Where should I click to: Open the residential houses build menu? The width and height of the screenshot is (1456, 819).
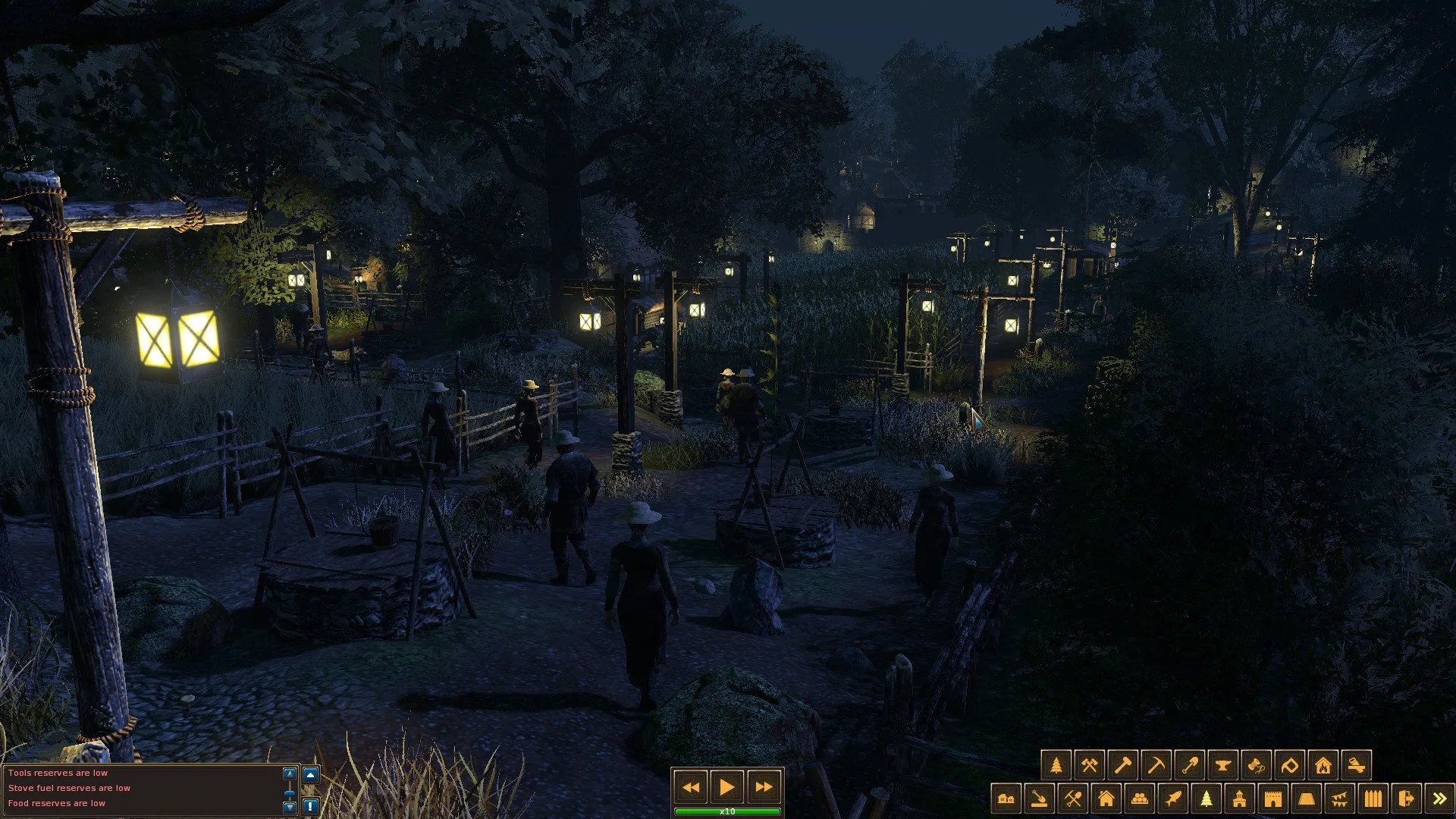coord(1106,797)
